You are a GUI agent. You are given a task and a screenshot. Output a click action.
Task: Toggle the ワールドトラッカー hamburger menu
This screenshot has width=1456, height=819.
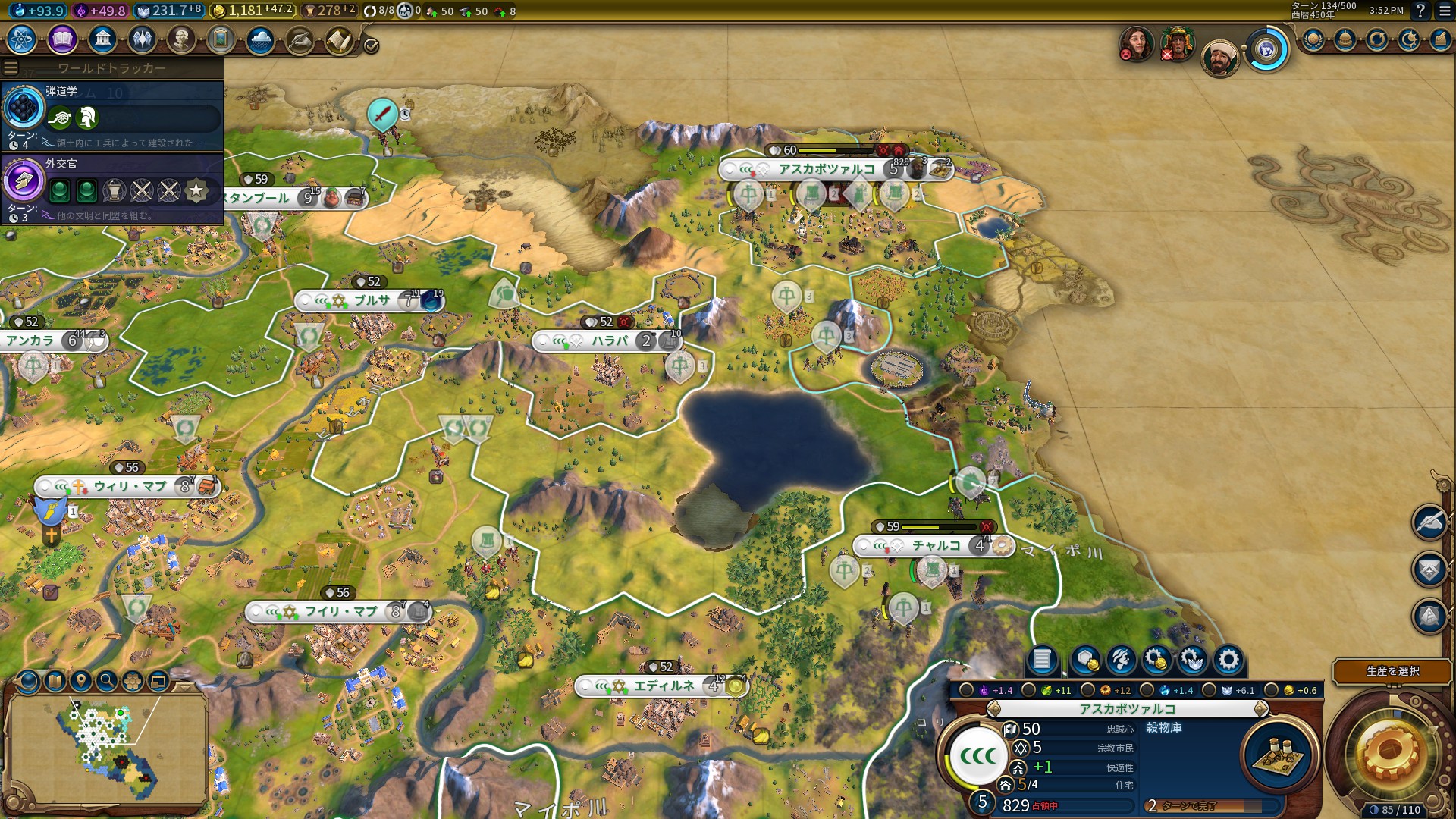click(x=11, y=68)
